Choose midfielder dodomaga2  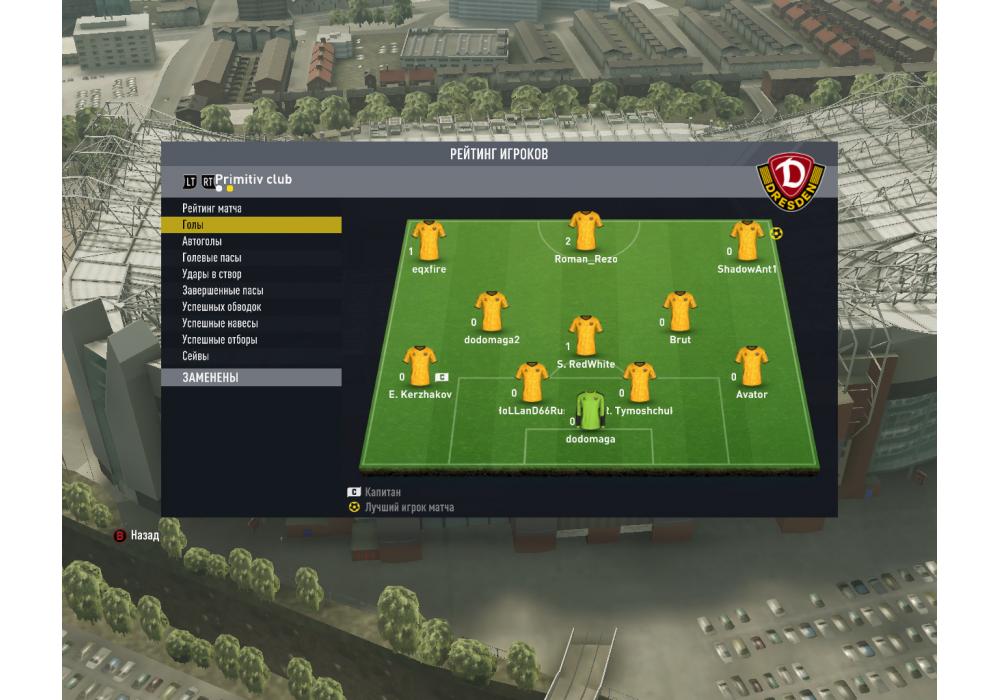tap(492, 312)
